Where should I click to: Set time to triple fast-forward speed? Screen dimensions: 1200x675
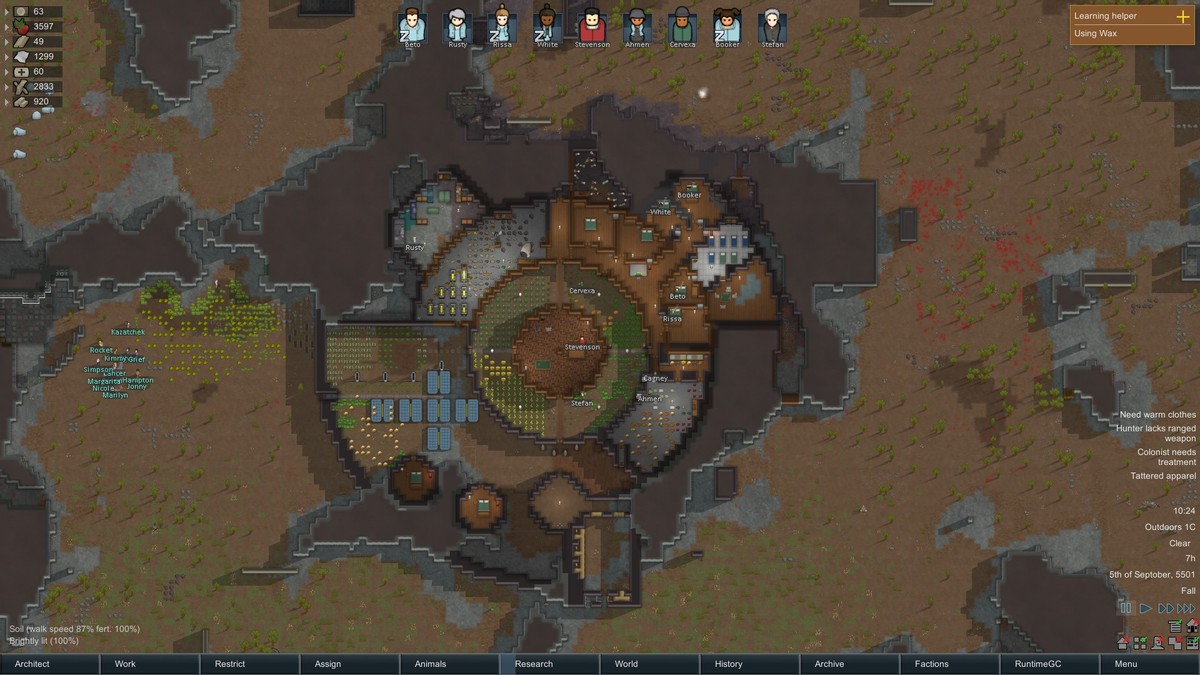tap(1185, 608)
